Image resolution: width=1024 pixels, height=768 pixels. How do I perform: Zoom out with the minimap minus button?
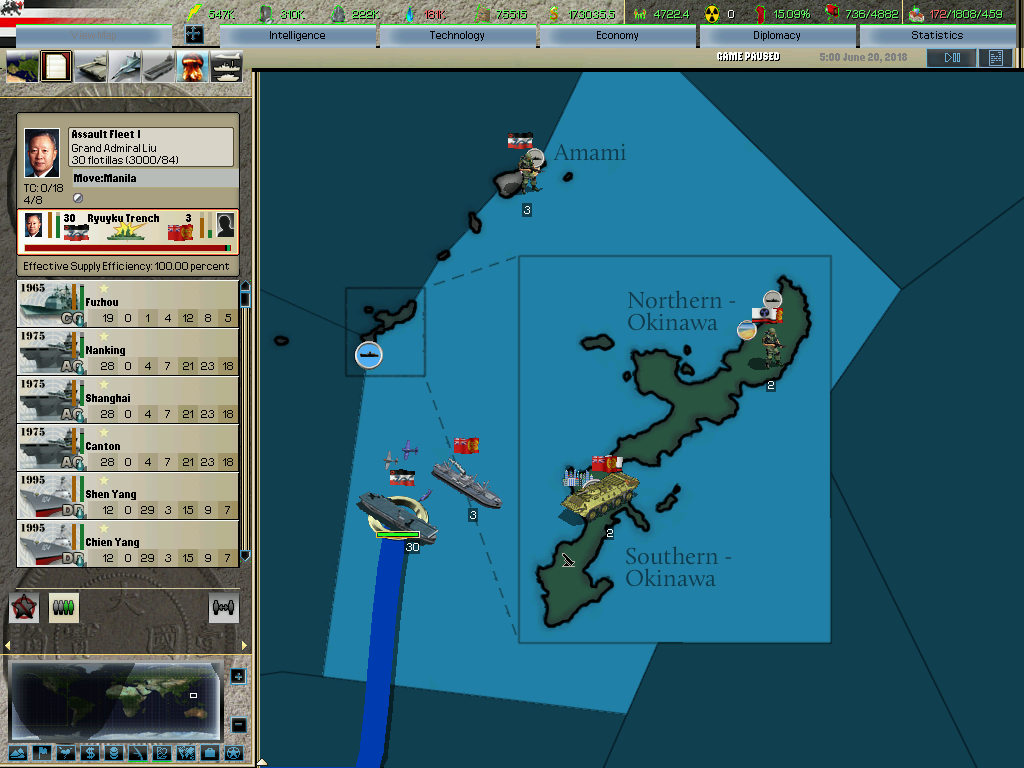pyautogui.click(x=238, y=724)
